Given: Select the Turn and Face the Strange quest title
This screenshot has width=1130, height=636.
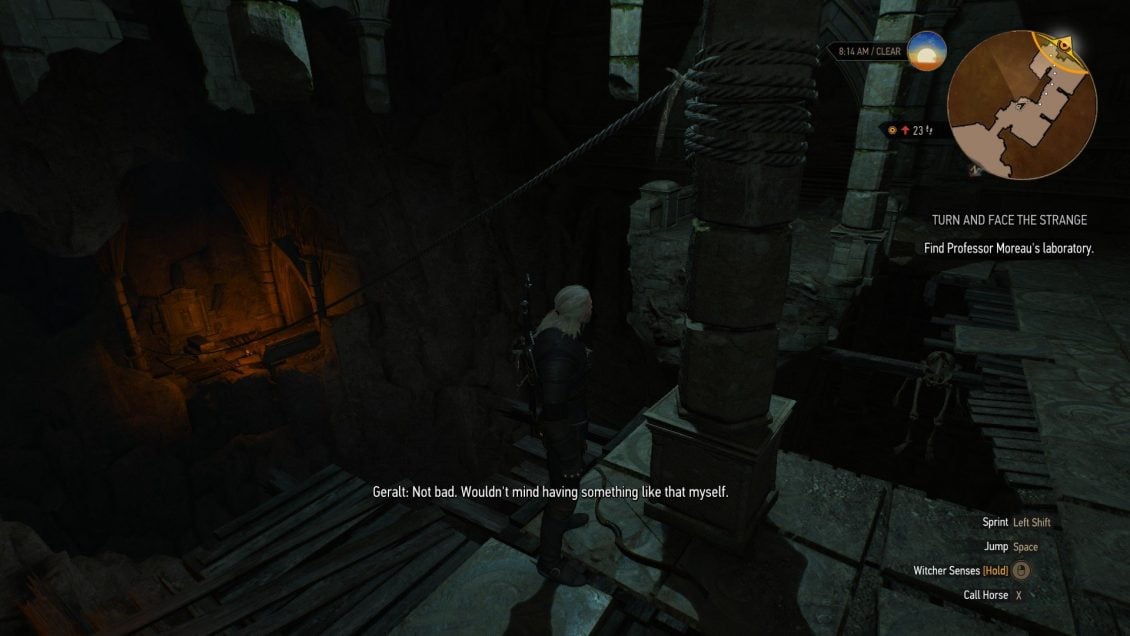Looking at the screenshot, I should pyautogui.click(x=1009, y=220).
